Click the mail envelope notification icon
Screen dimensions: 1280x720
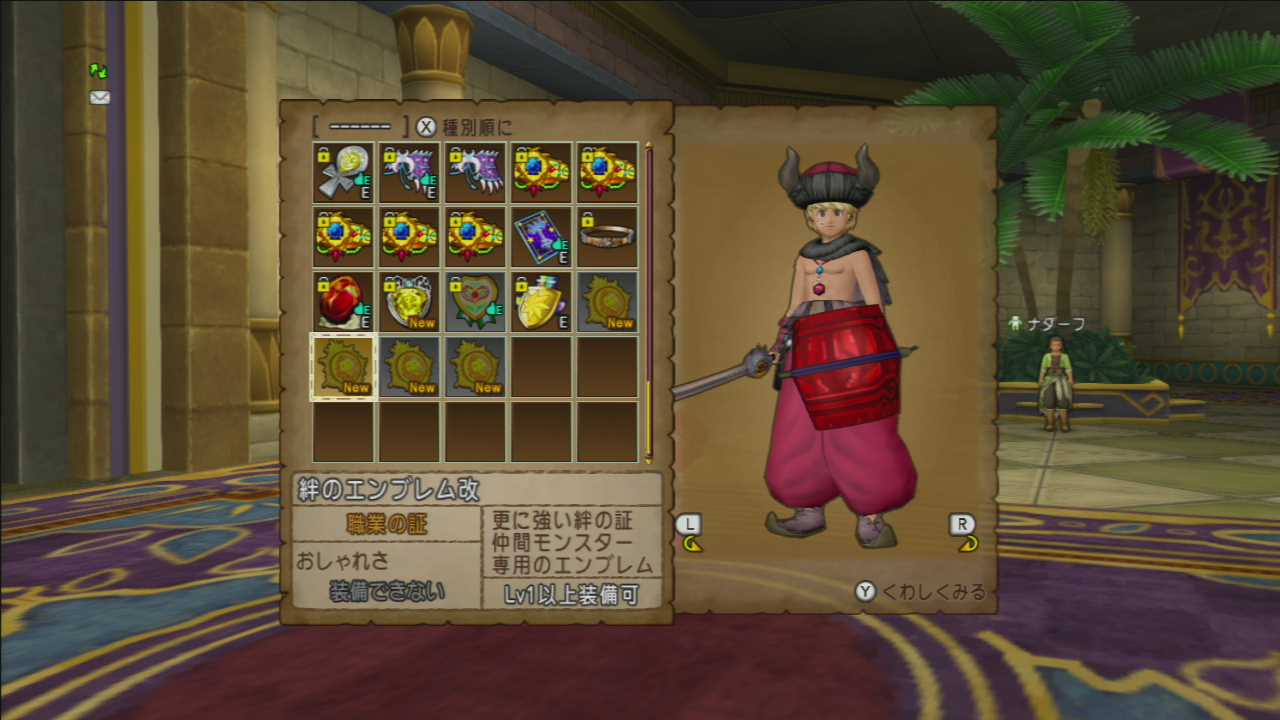(99, 97)
